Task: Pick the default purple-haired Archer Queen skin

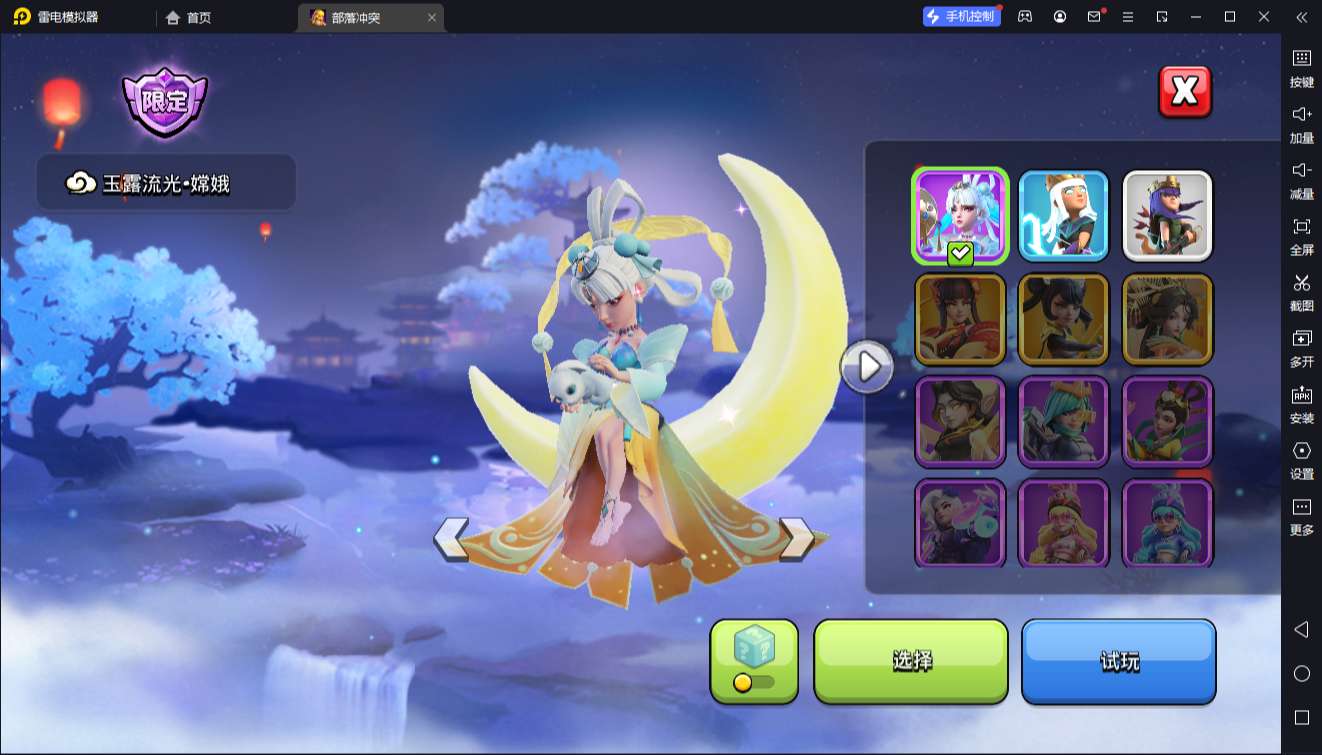Action: 1167,215
